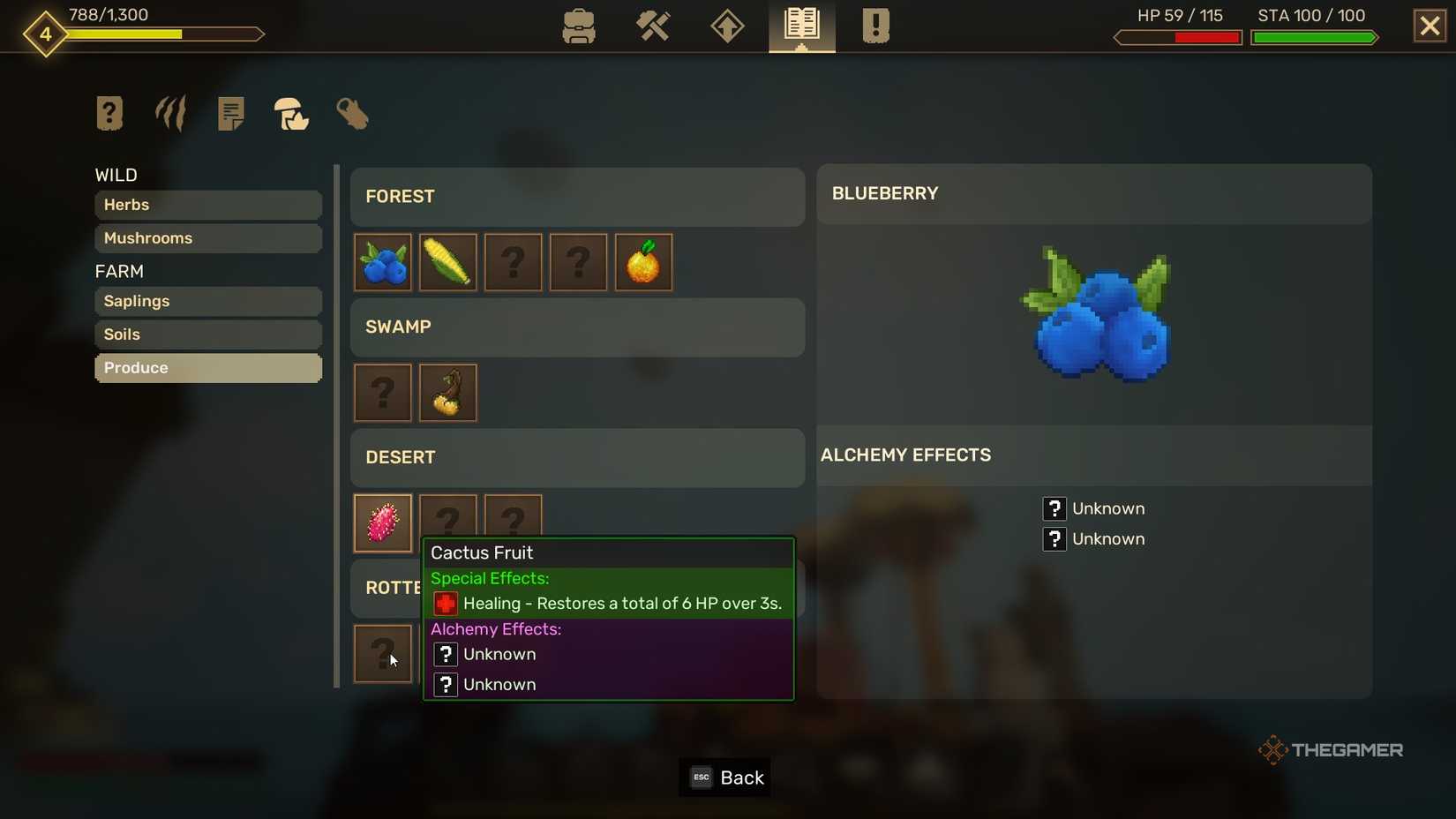
Task: Select the corn item under Forest
Action: (447, 262)
